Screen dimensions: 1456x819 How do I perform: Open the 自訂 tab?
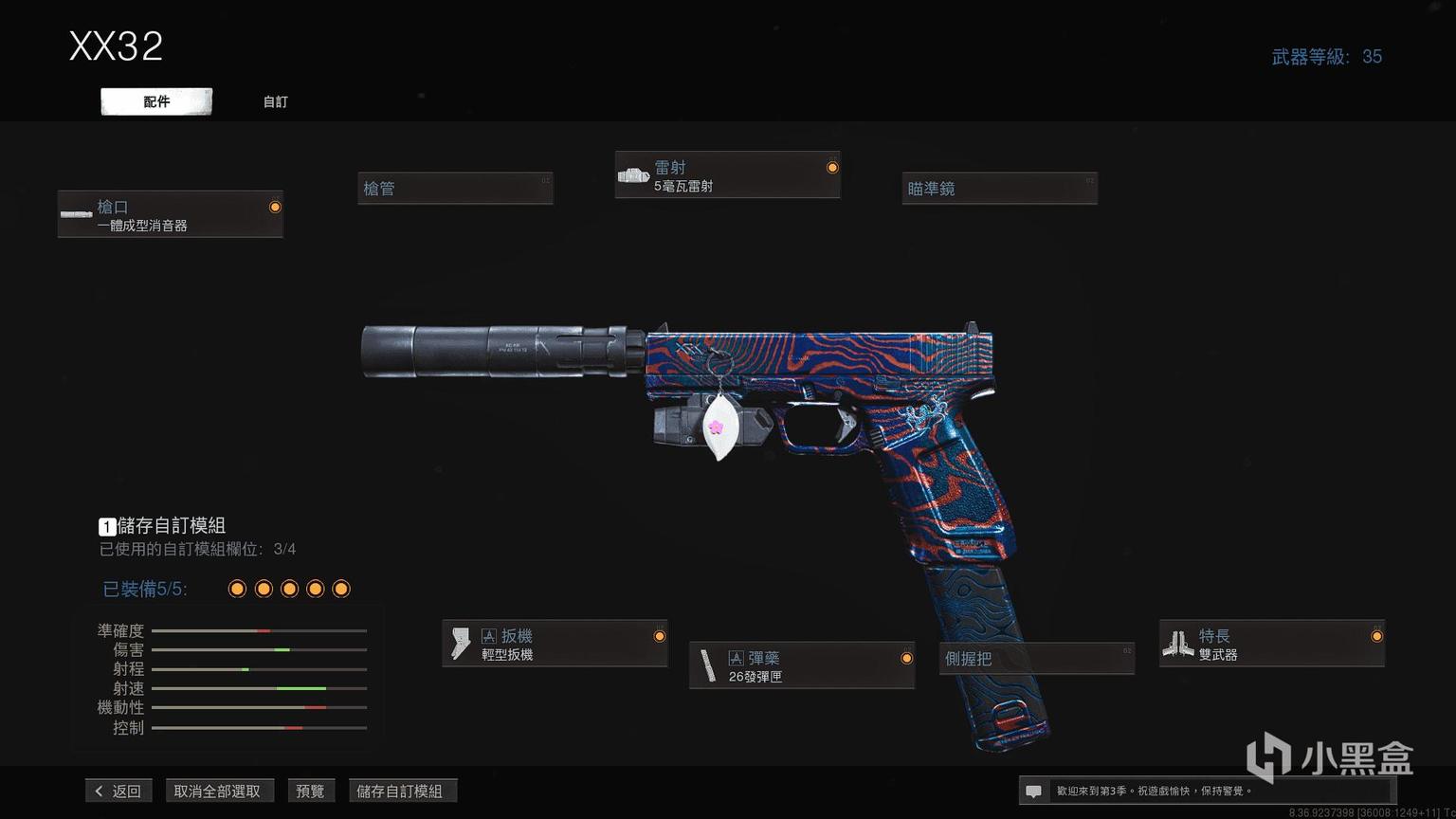[x=275, y=101]
